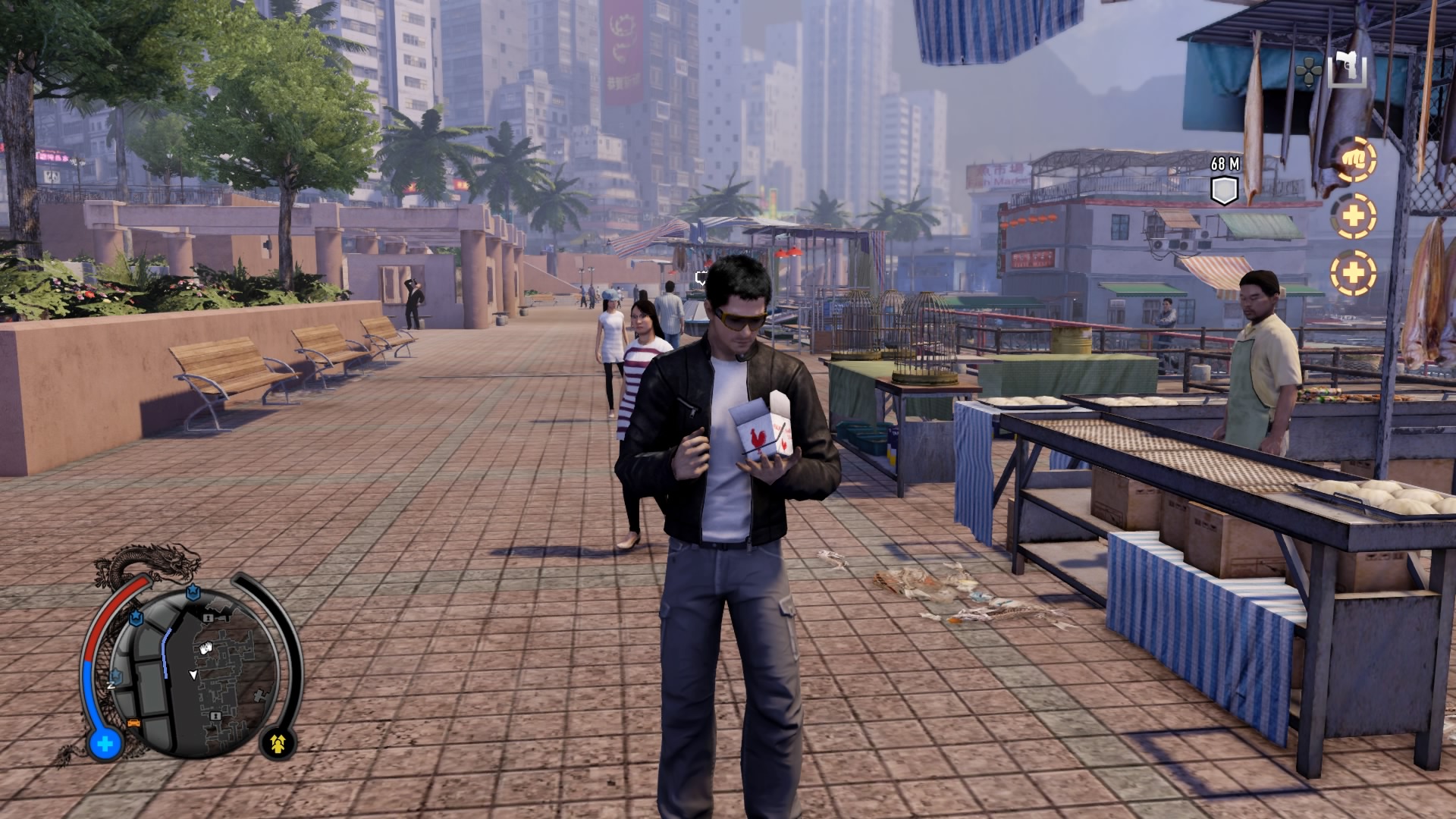1456x819 pixels.
Task: Click the yellow Face meter icon
Action: point(279,743)
